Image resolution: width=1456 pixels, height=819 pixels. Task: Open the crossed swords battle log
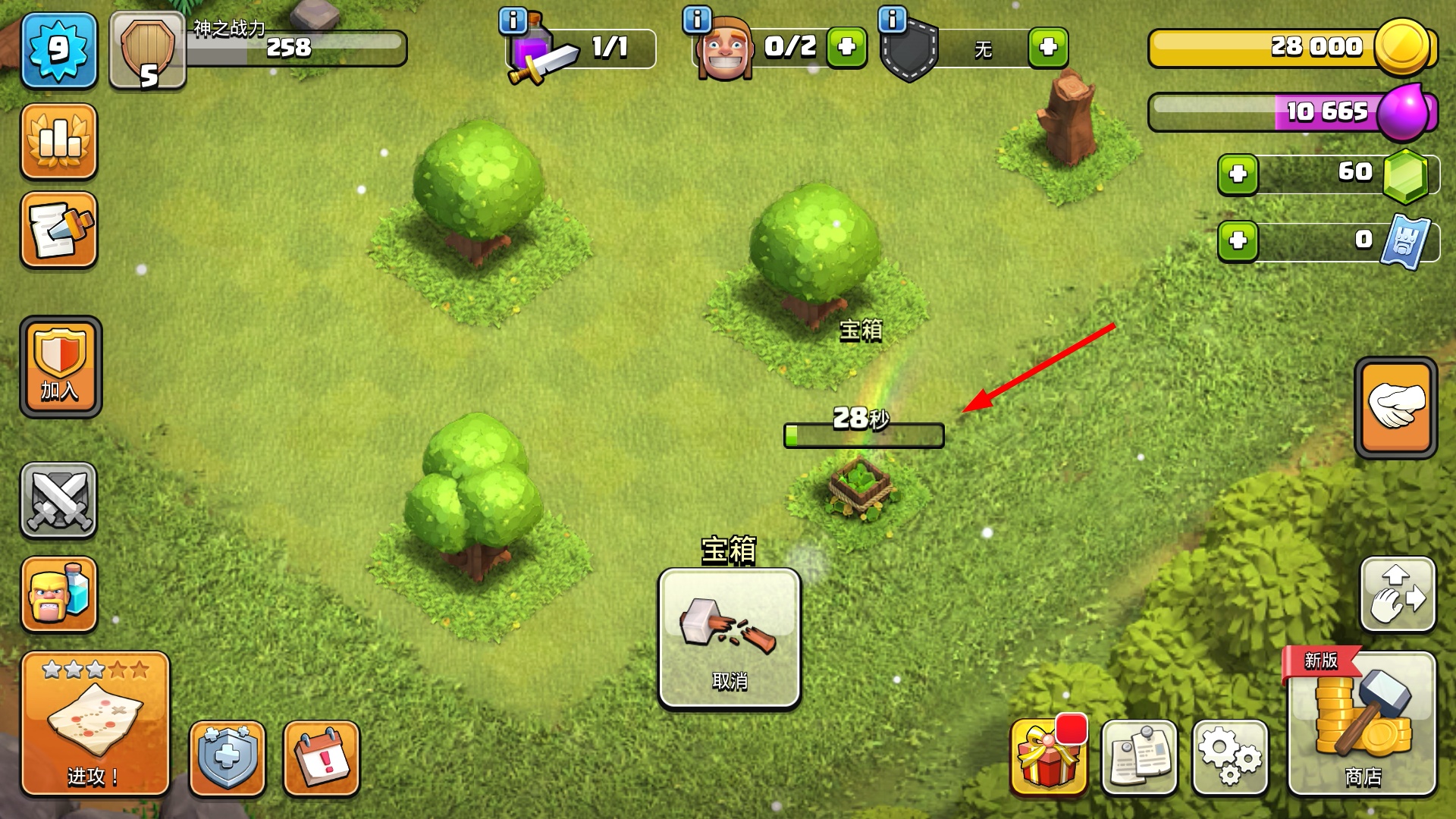pyautogui.click(x=58, y=500)
